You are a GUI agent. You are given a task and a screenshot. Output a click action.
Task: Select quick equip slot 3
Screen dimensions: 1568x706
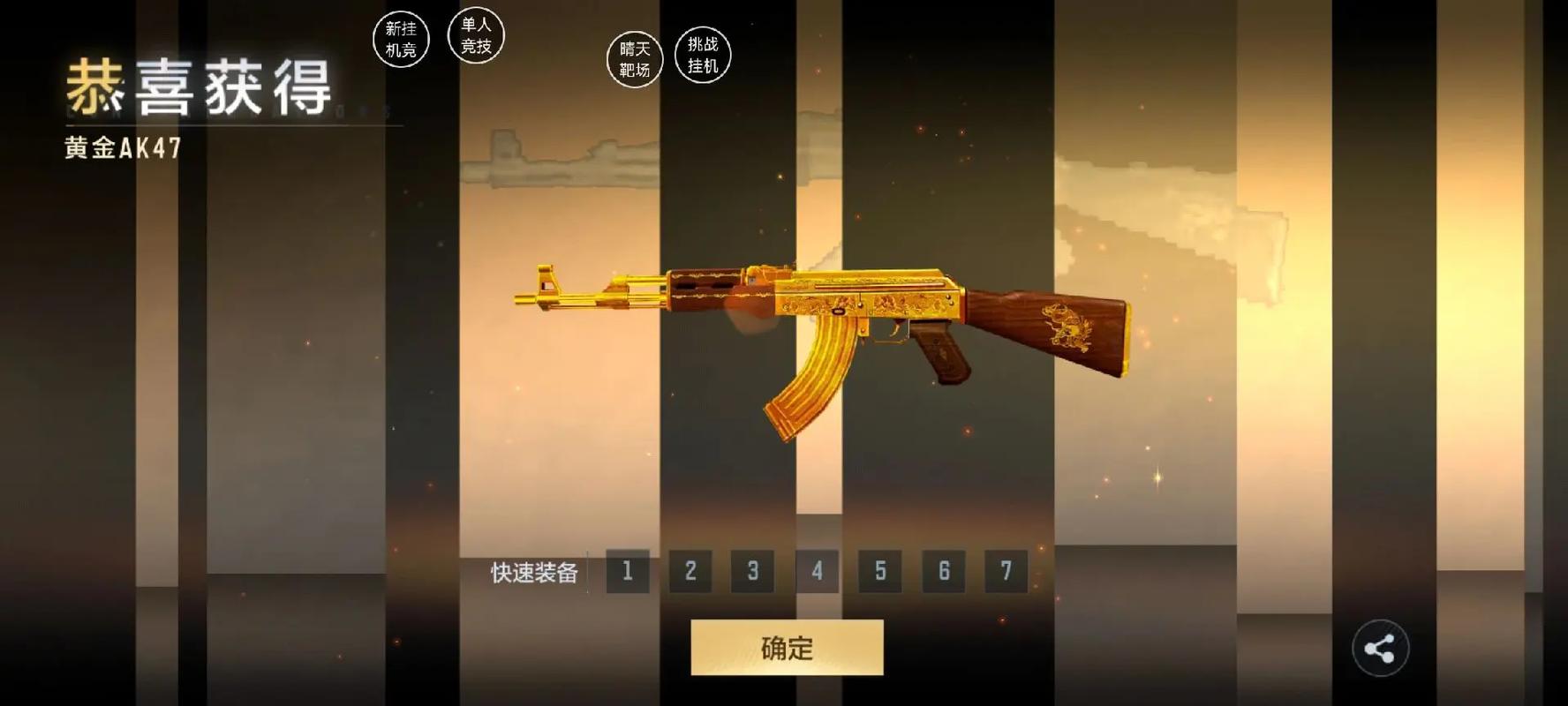tap(752, 572)
